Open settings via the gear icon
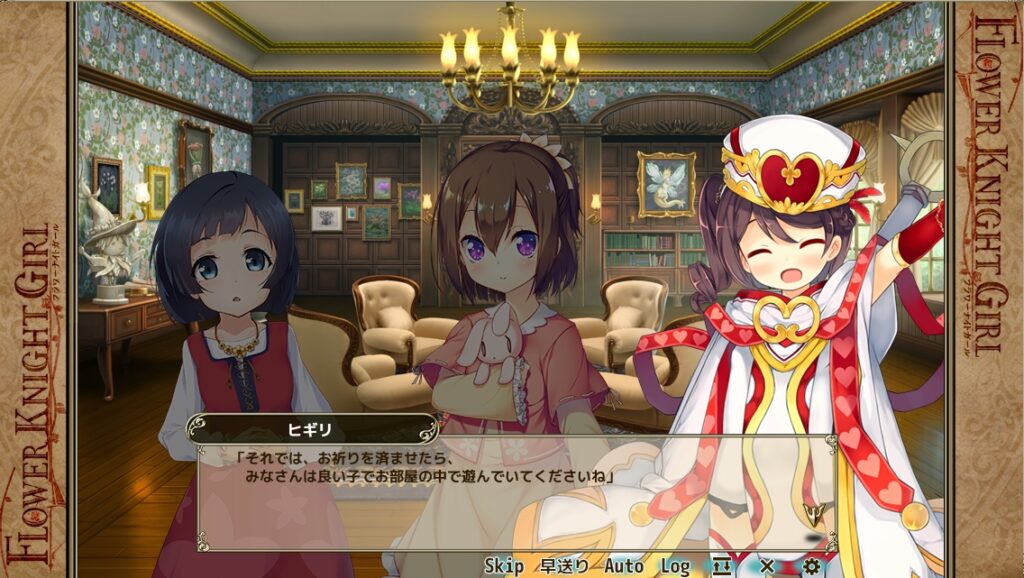The height and width of the screenshot is (578, 1024). (811, 566)
